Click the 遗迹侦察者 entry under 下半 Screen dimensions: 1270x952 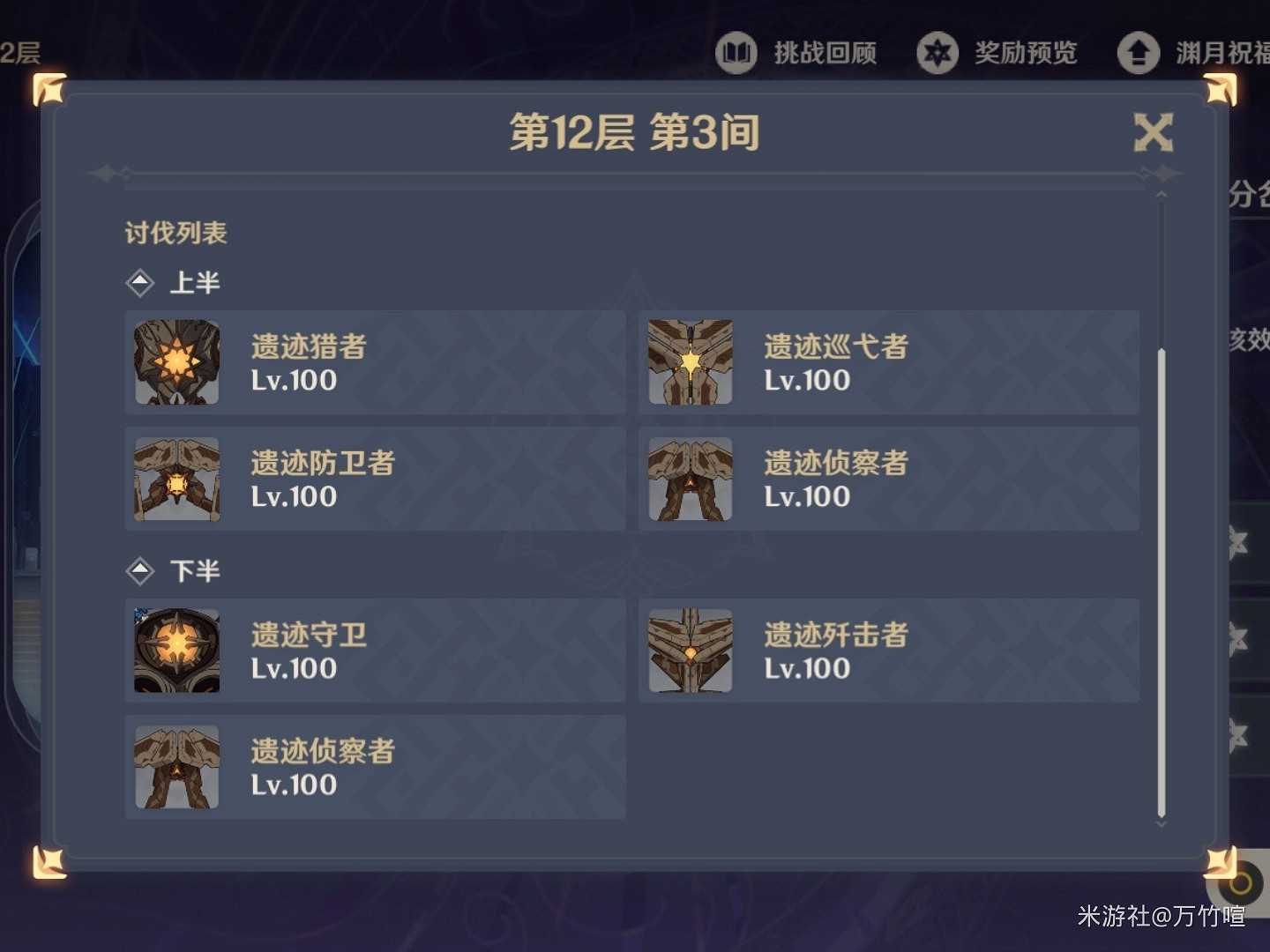(375, 767)
